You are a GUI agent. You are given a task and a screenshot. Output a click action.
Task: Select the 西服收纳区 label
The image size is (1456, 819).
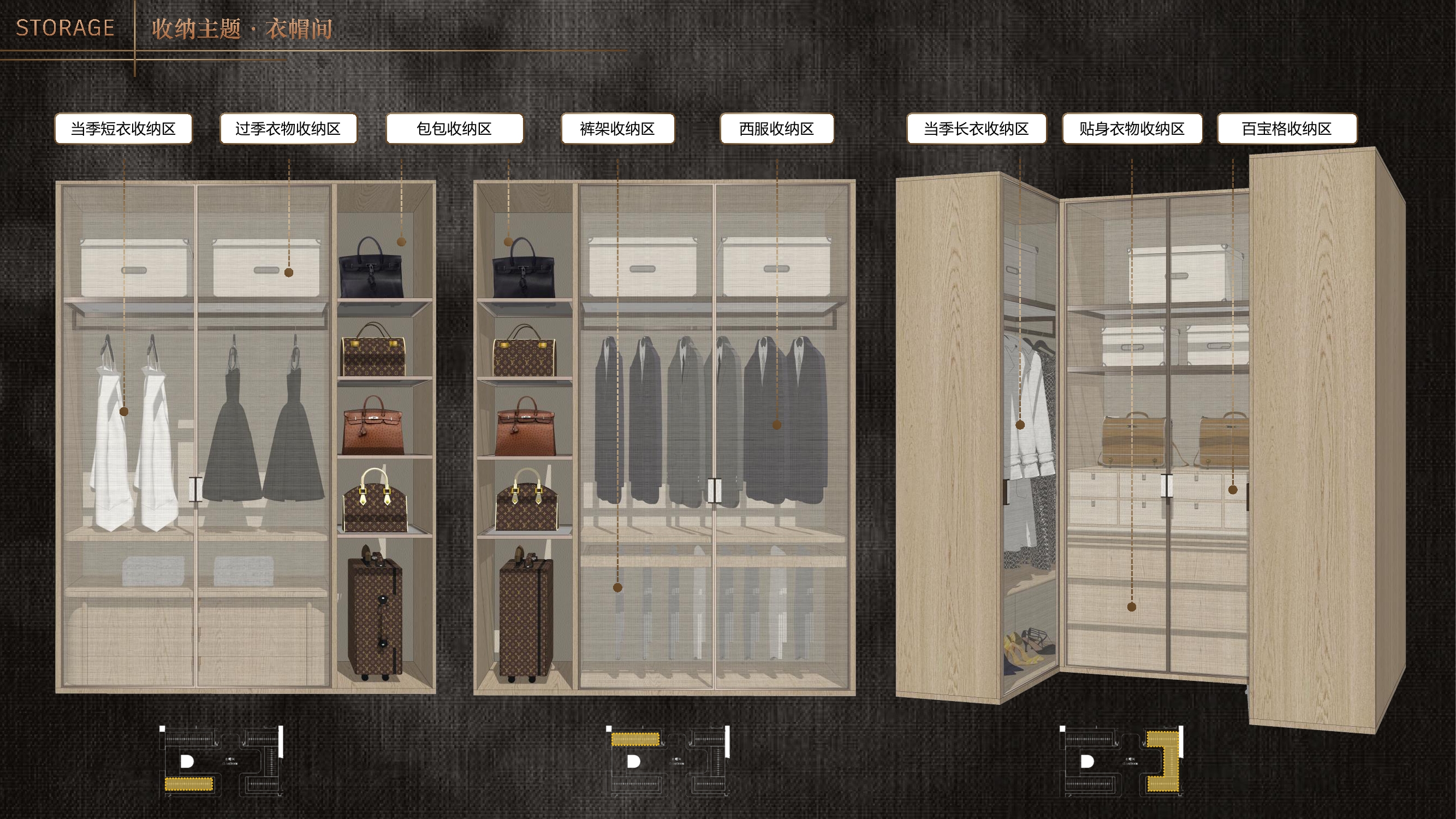777,129
